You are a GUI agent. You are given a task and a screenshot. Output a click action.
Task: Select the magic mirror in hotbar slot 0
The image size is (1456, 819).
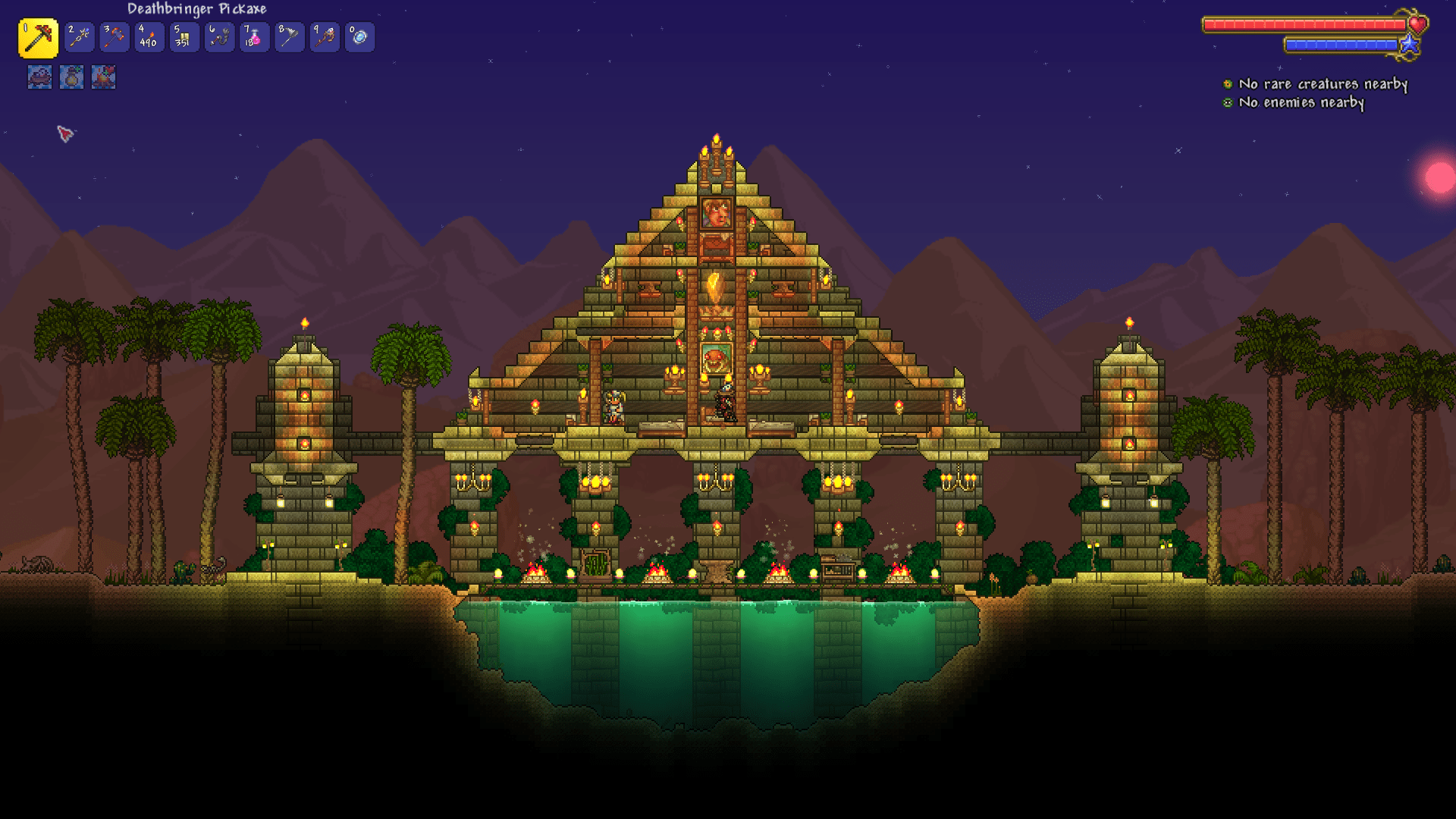click(358, 36)
